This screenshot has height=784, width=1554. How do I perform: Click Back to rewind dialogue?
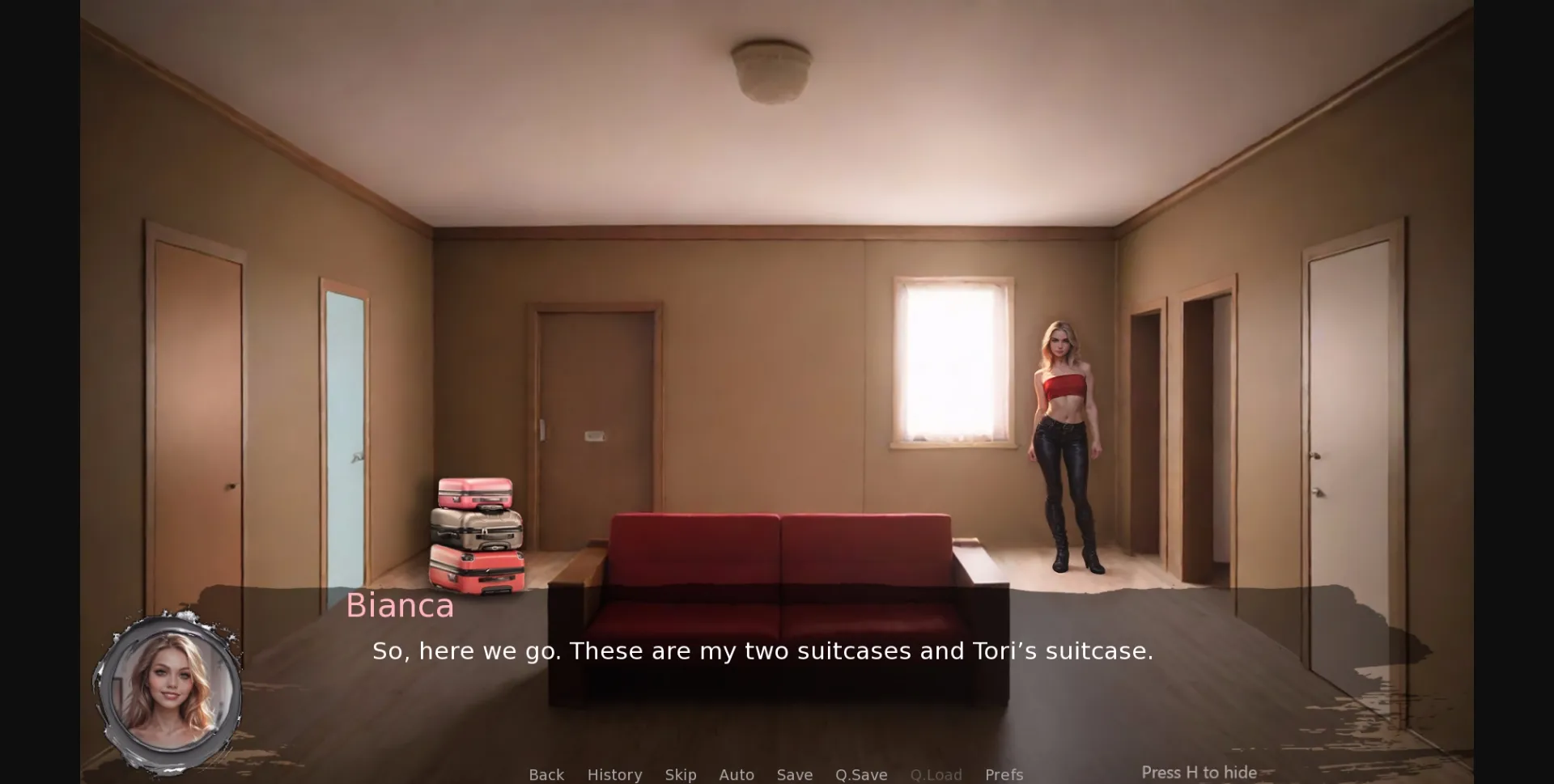click(546, 774)
